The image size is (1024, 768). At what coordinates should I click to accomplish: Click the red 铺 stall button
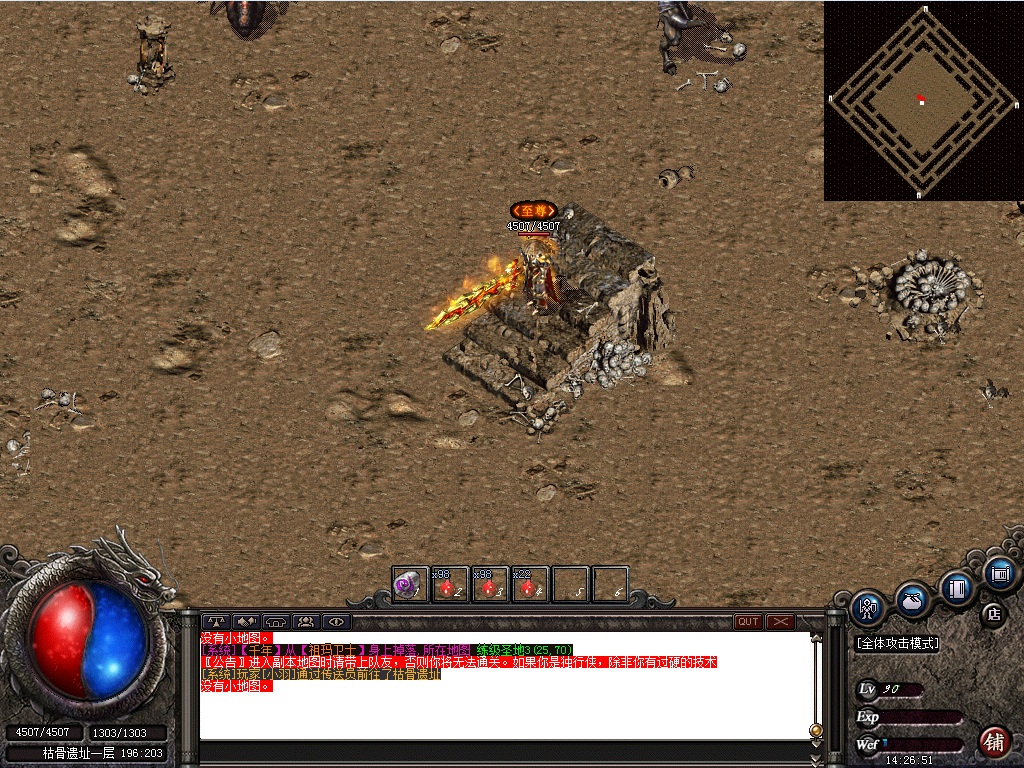point(993,741)
